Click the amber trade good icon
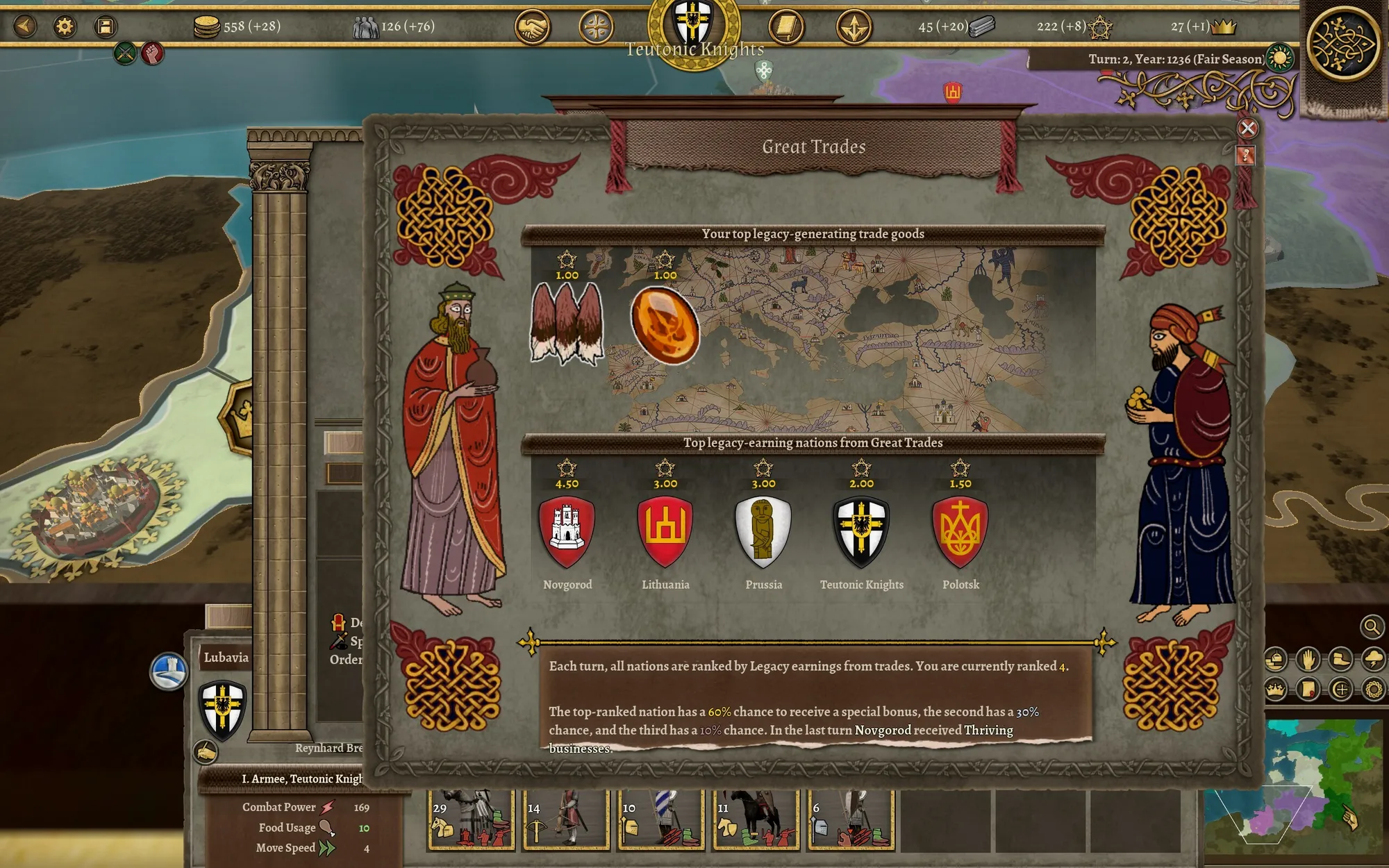 click(665, 326)
